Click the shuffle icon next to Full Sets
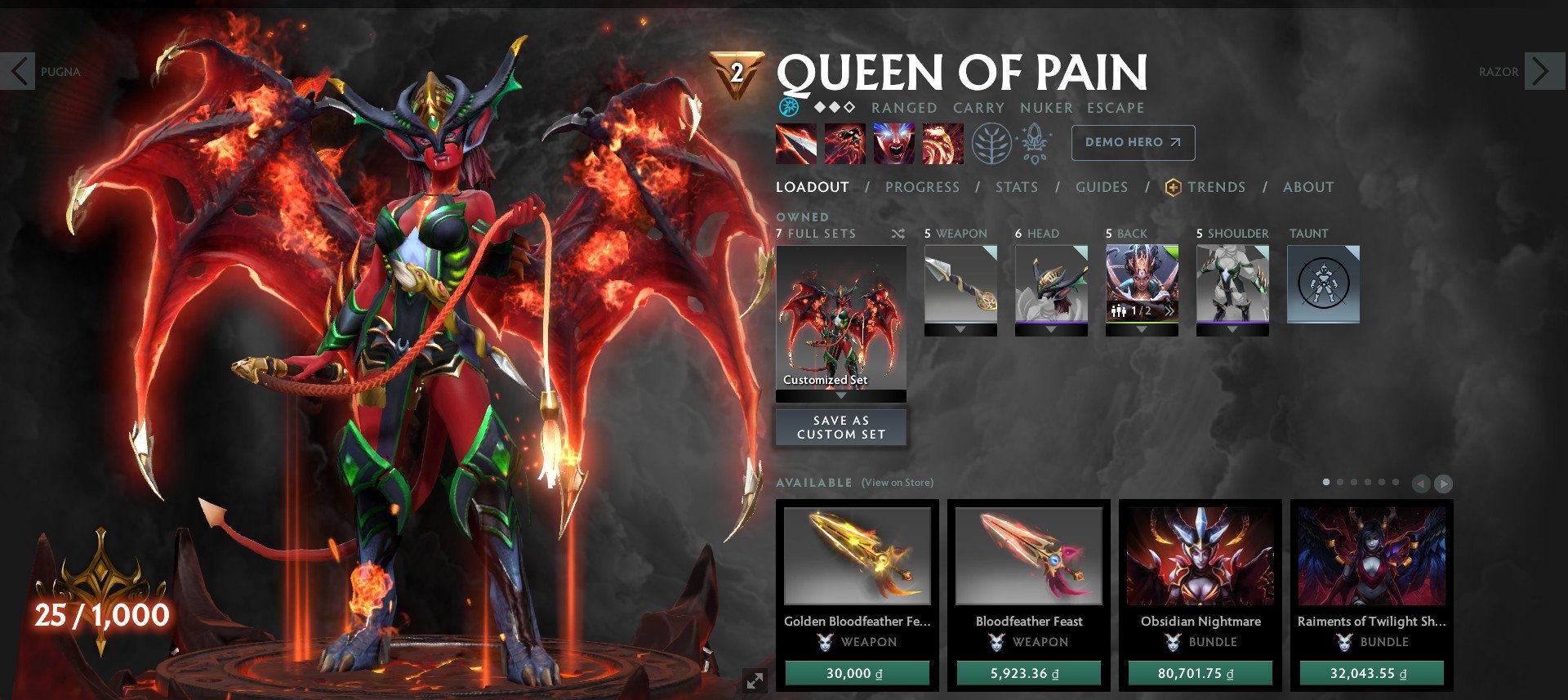The image size is (1568, 700). tap(898, 233)
